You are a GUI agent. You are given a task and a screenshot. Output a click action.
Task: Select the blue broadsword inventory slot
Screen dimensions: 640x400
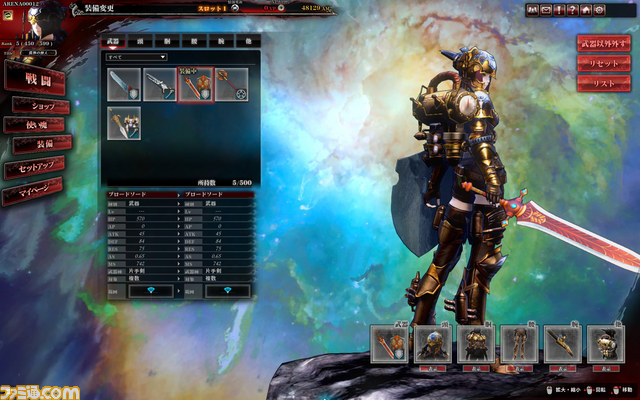pyautogui.click(x=124, y=84)
